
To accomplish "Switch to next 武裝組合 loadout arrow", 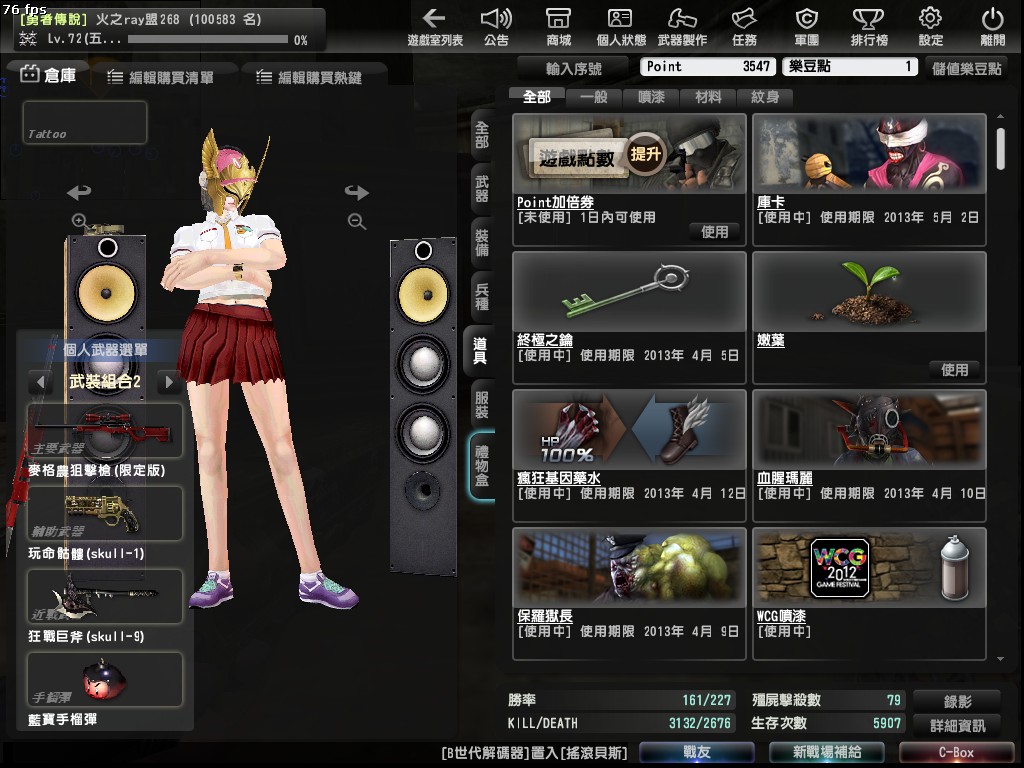I will click(x=169, y=382).
